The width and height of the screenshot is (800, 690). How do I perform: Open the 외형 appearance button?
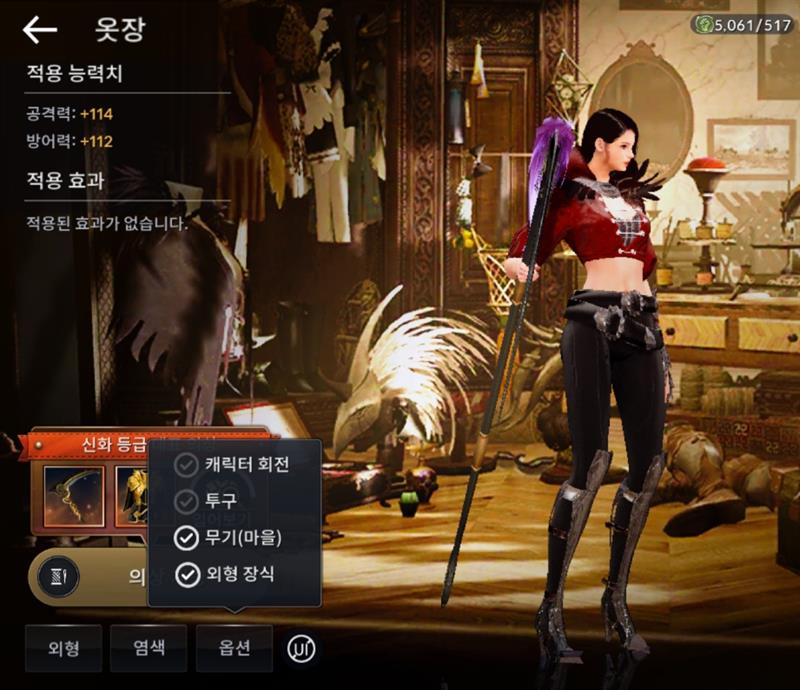tap(64, 648)
